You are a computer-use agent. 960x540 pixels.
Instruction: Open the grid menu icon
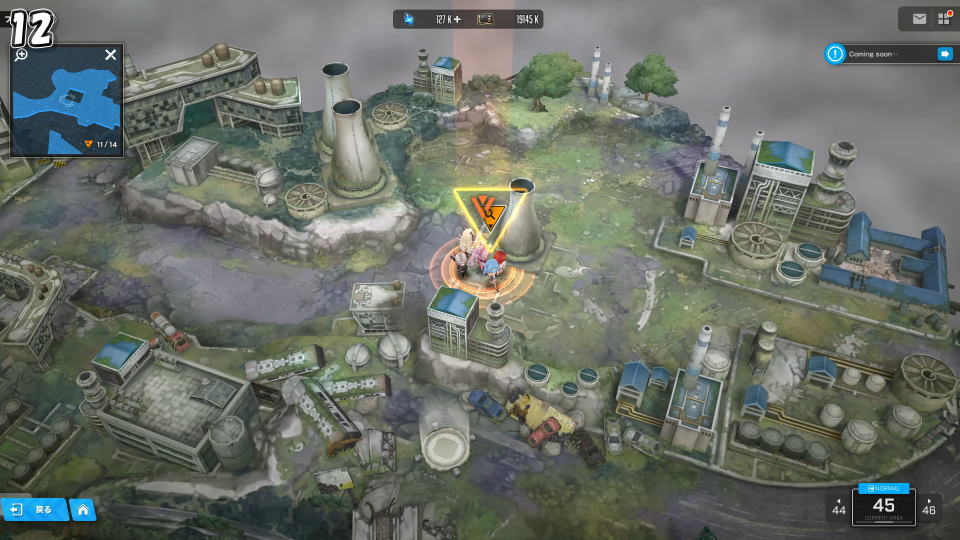point(943,19)
